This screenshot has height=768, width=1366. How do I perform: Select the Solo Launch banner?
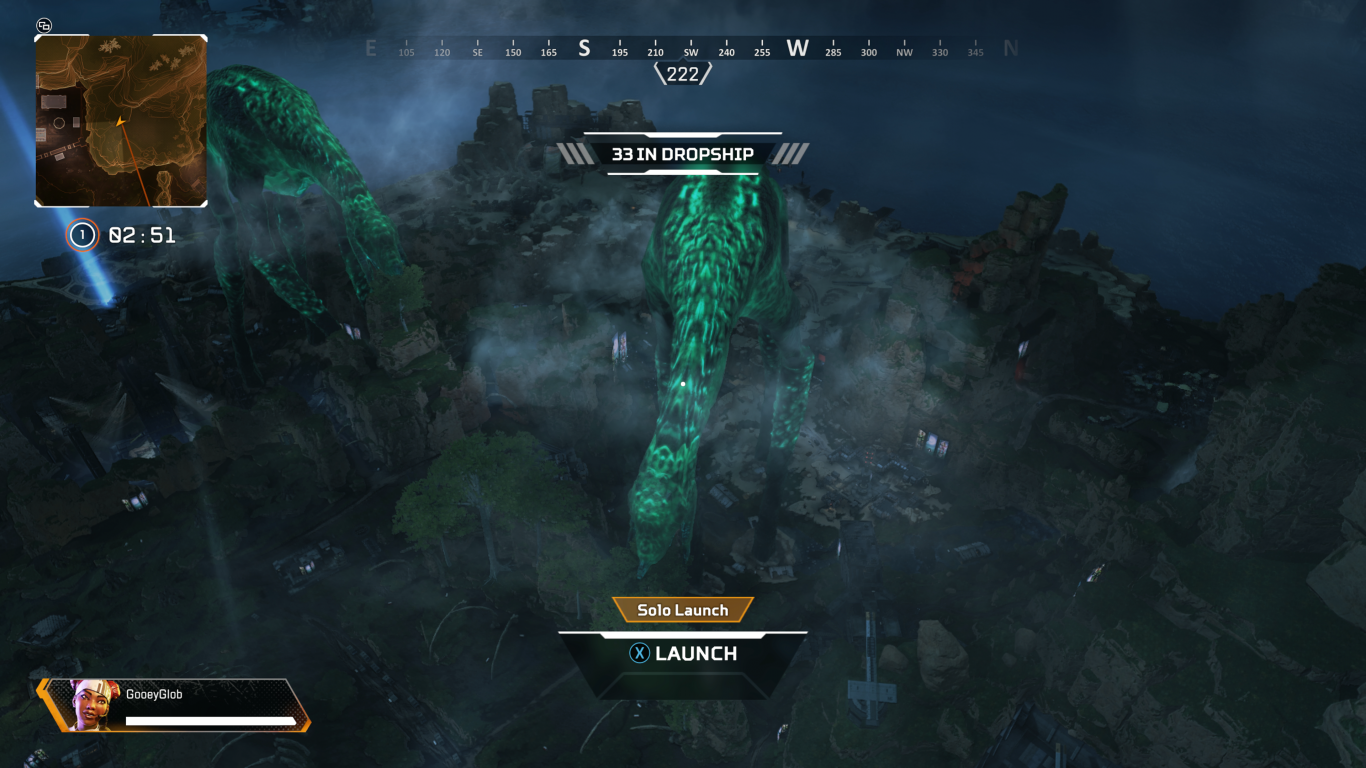pyautogui.click(x=683, y=609)
